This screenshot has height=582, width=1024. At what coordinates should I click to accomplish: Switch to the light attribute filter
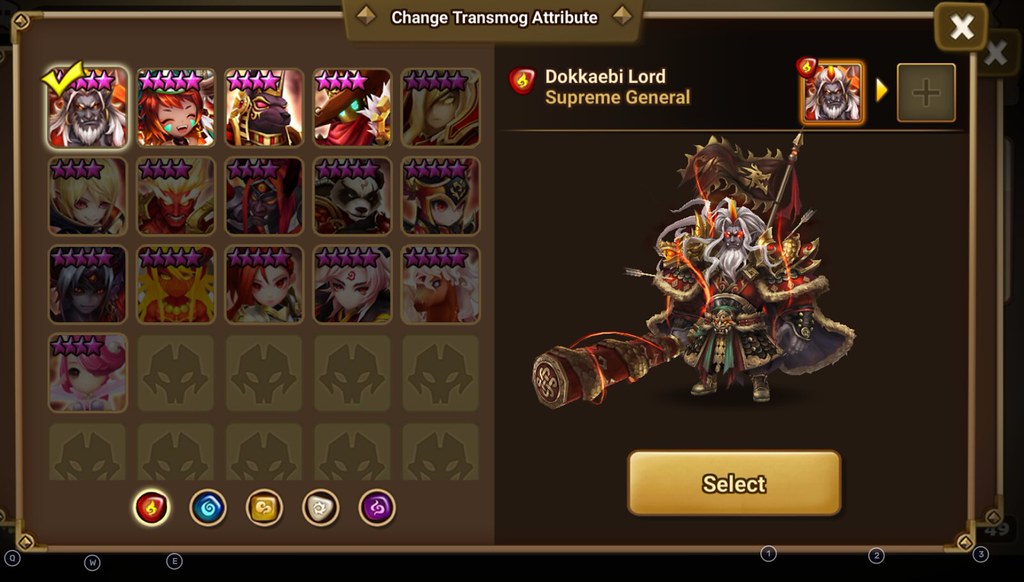(321, 507)
